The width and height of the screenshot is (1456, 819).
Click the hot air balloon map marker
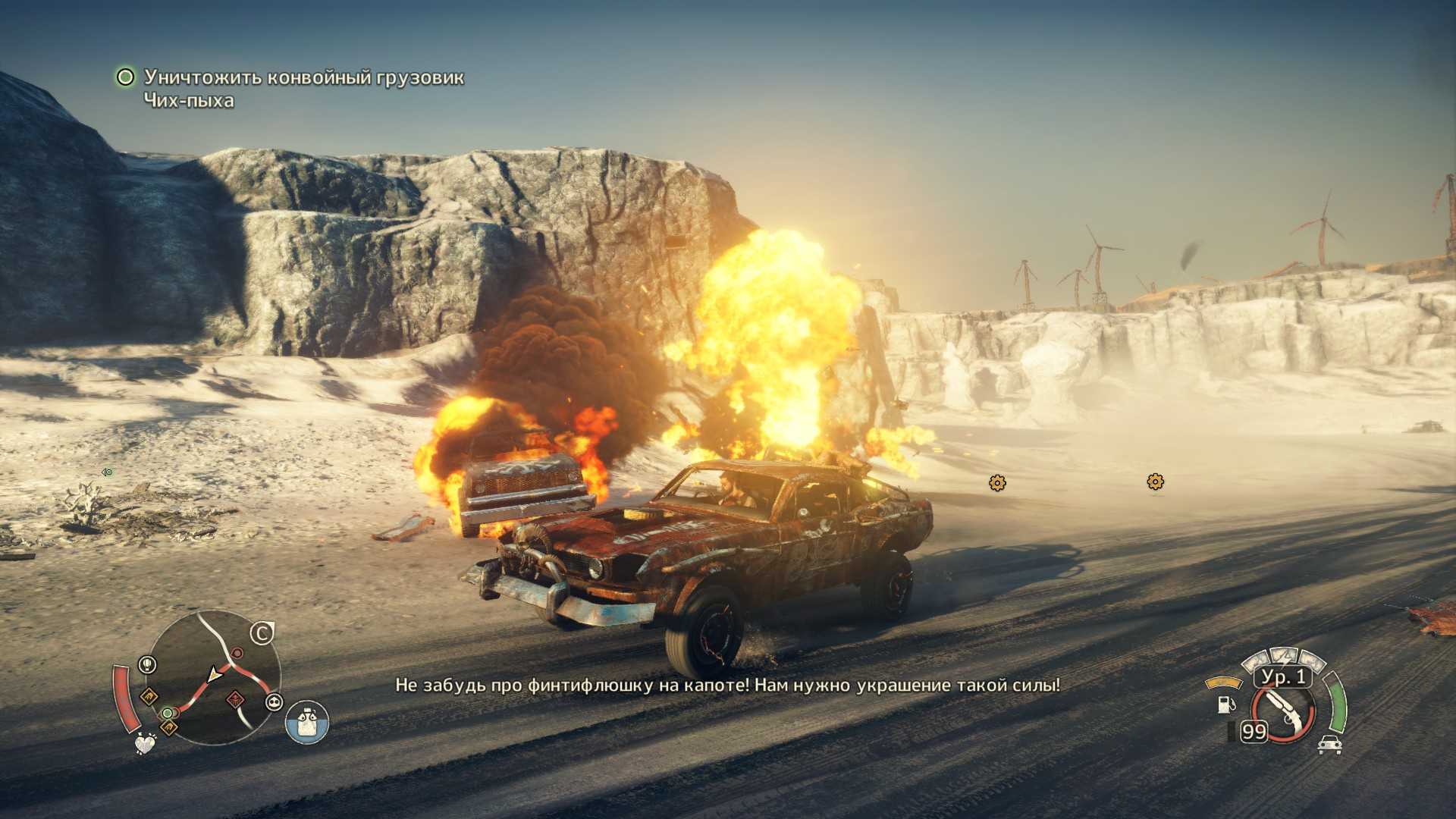tap(147, 665)
